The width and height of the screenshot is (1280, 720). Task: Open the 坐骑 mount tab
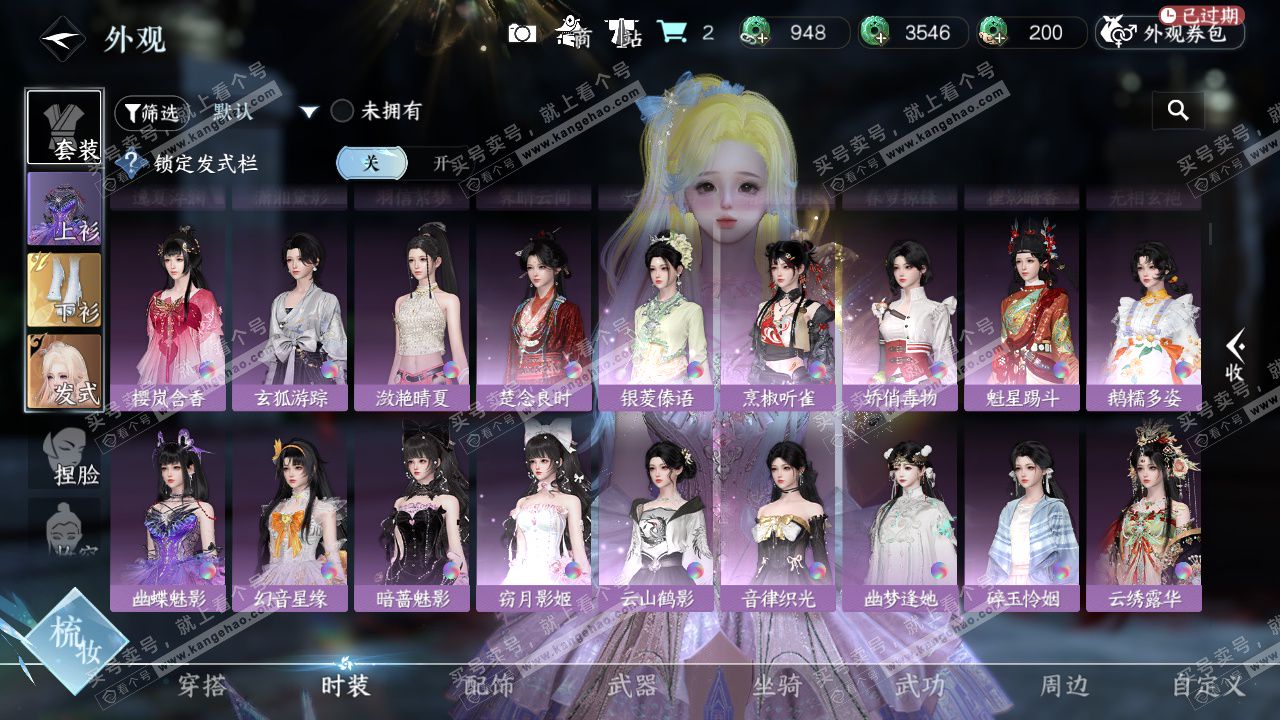[777, 685]
